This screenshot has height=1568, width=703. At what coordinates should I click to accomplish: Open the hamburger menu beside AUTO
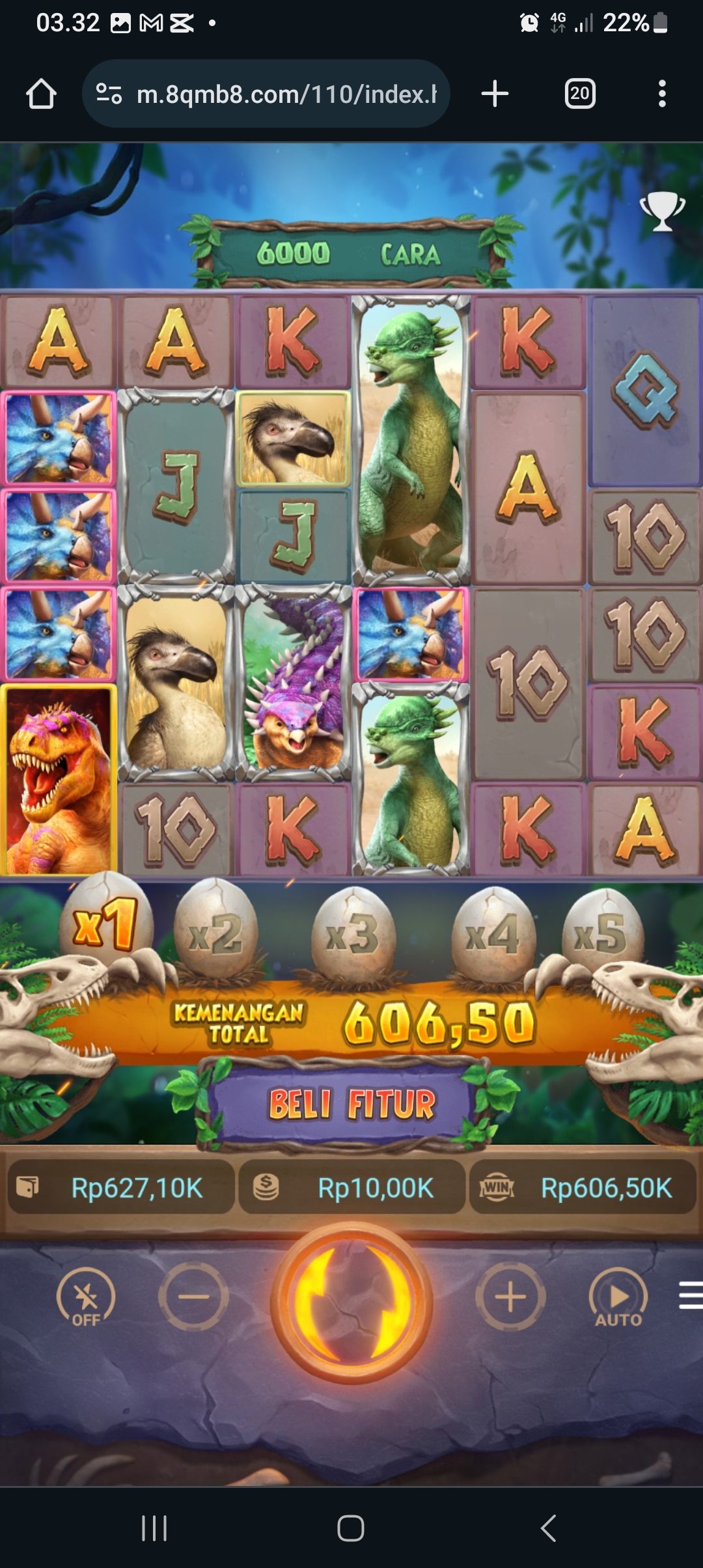coord(690,1295)
